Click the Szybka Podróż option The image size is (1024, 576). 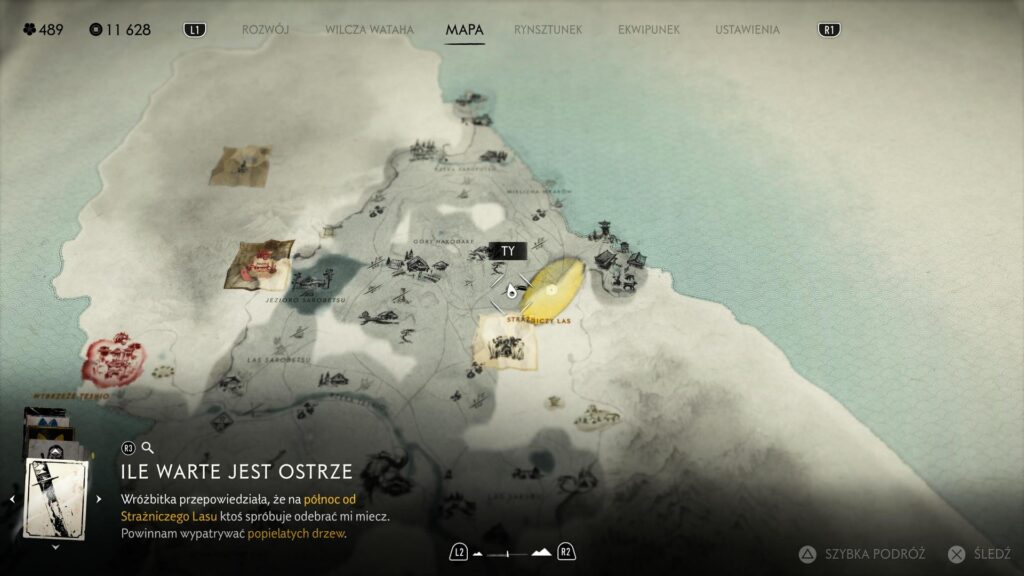865,553
